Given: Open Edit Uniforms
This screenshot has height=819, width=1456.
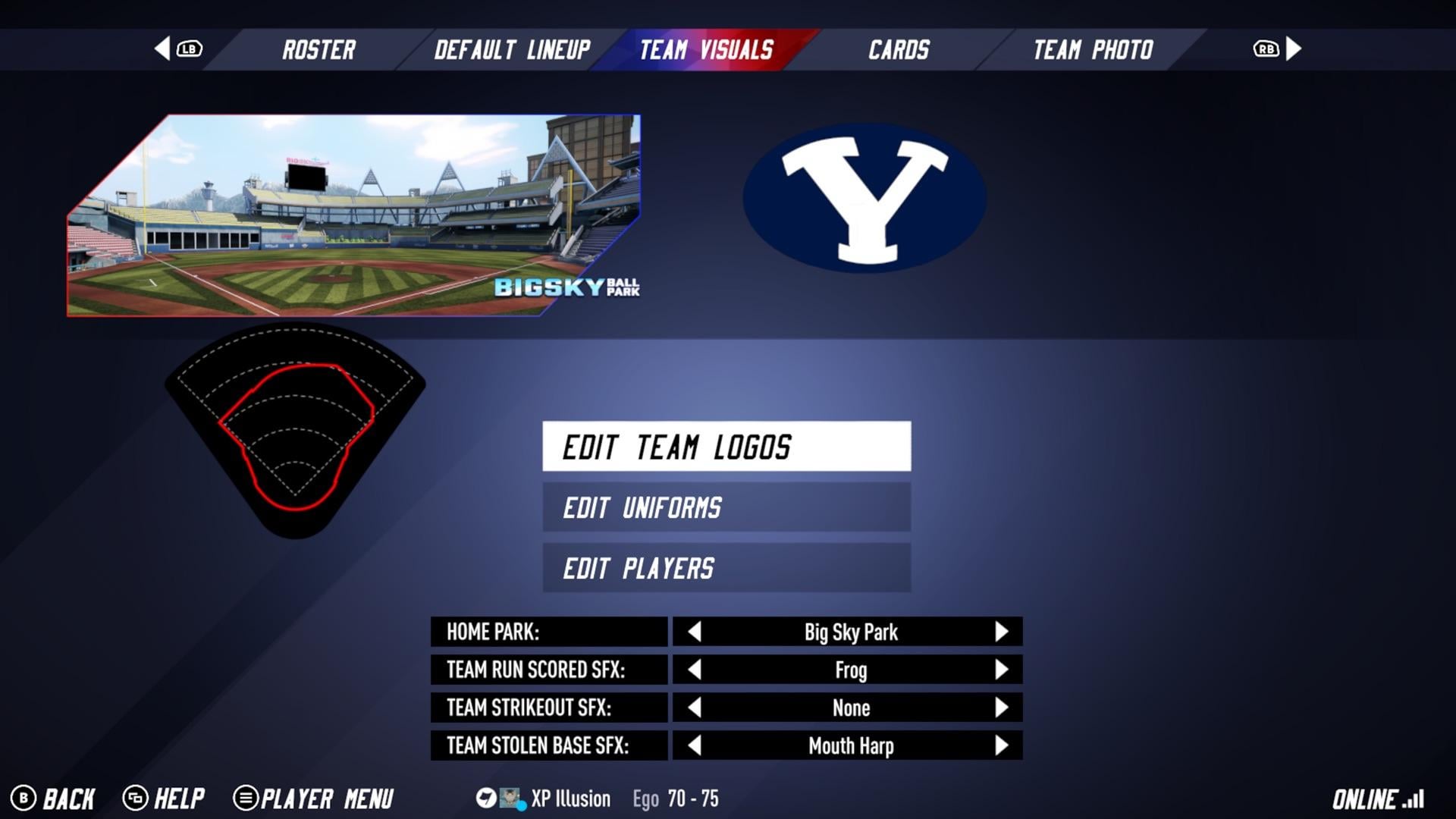Looking at the screenshot, I should 726,507.
